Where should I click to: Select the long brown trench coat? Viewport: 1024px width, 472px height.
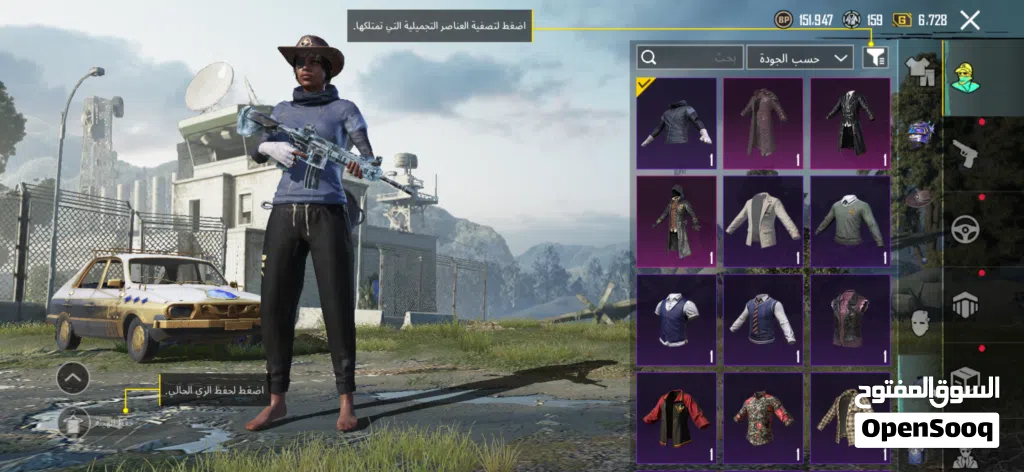pos(763,123)
